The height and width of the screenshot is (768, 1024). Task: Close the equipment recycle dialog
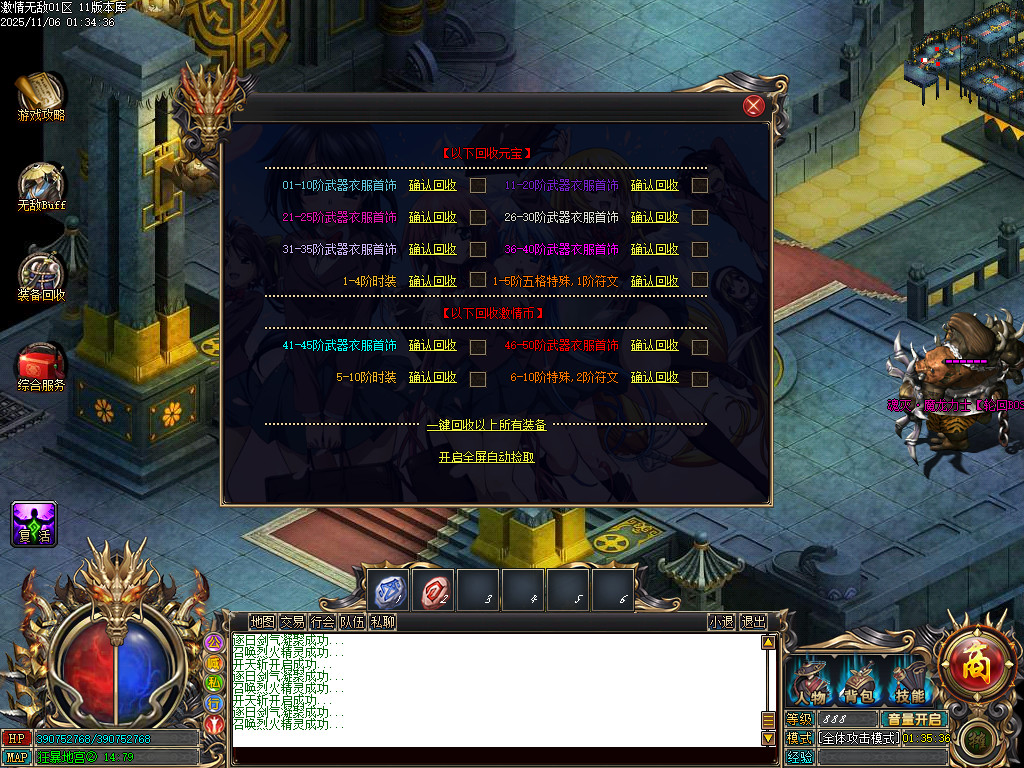click(754, 106)
